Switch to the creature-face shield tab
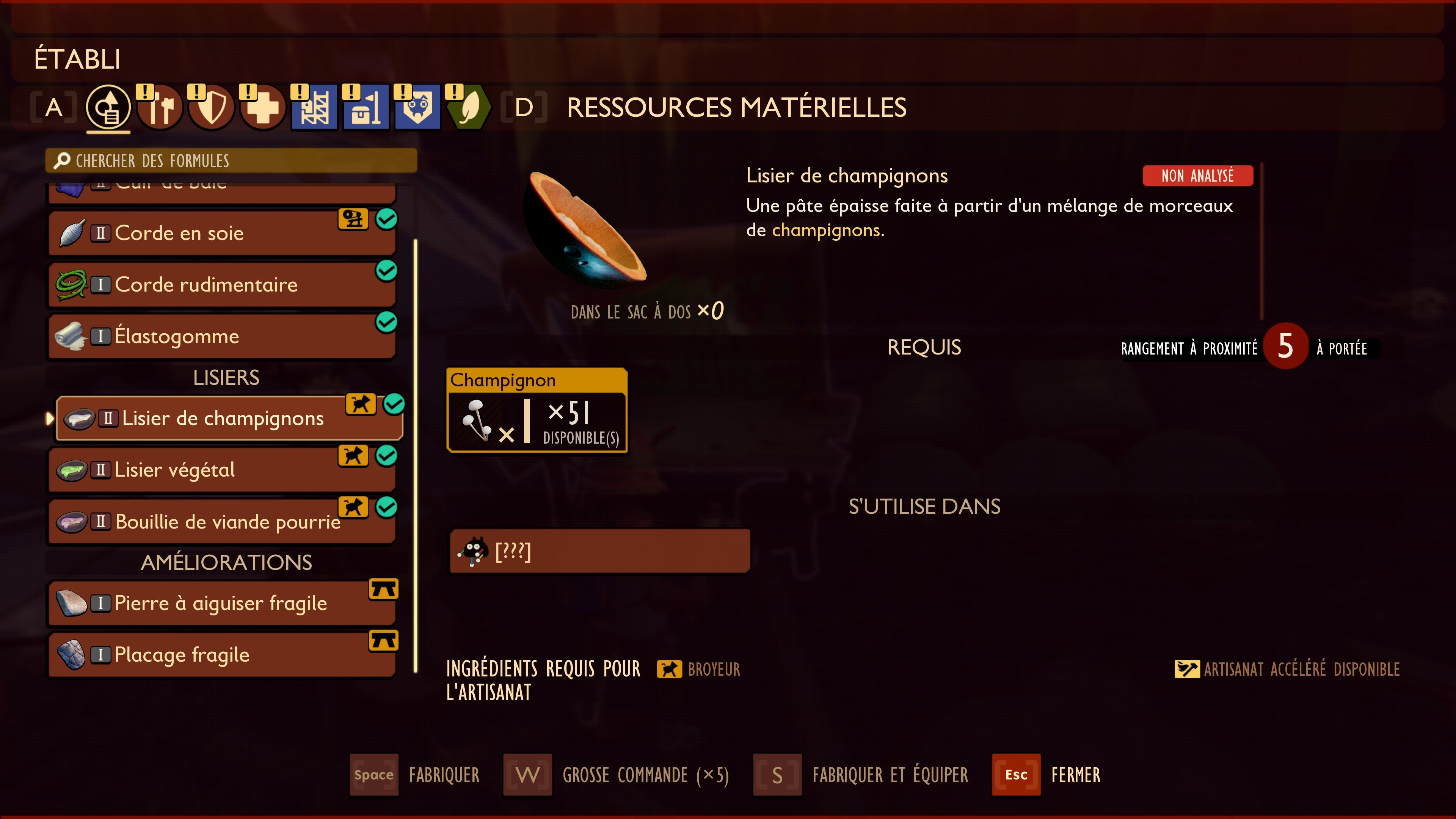This screenshot has height=819, width=1456. click(417, 107)
